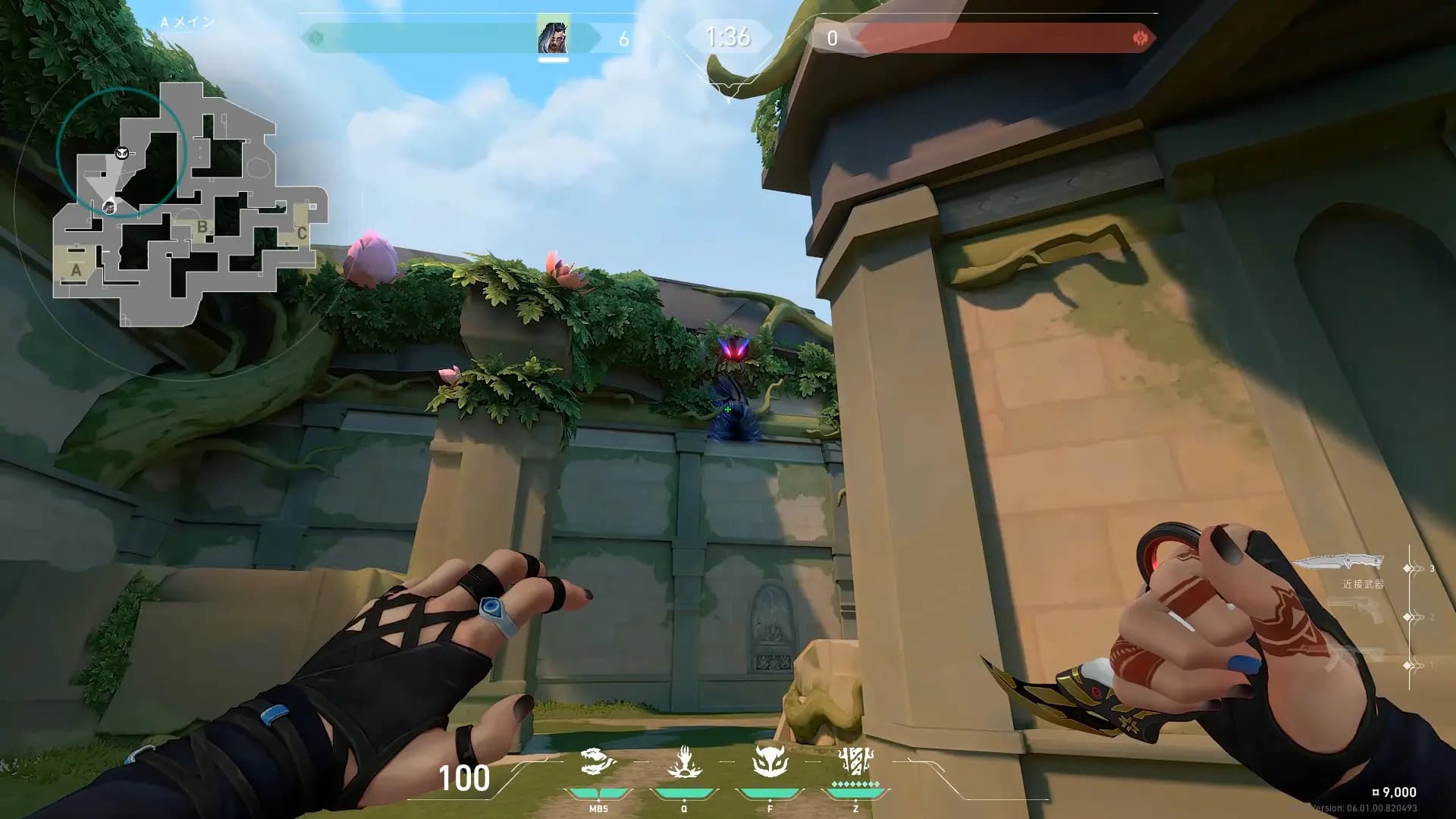Cast the Nightfall ultimate icon
This screenshot has width=1456, height=819.
855,761
